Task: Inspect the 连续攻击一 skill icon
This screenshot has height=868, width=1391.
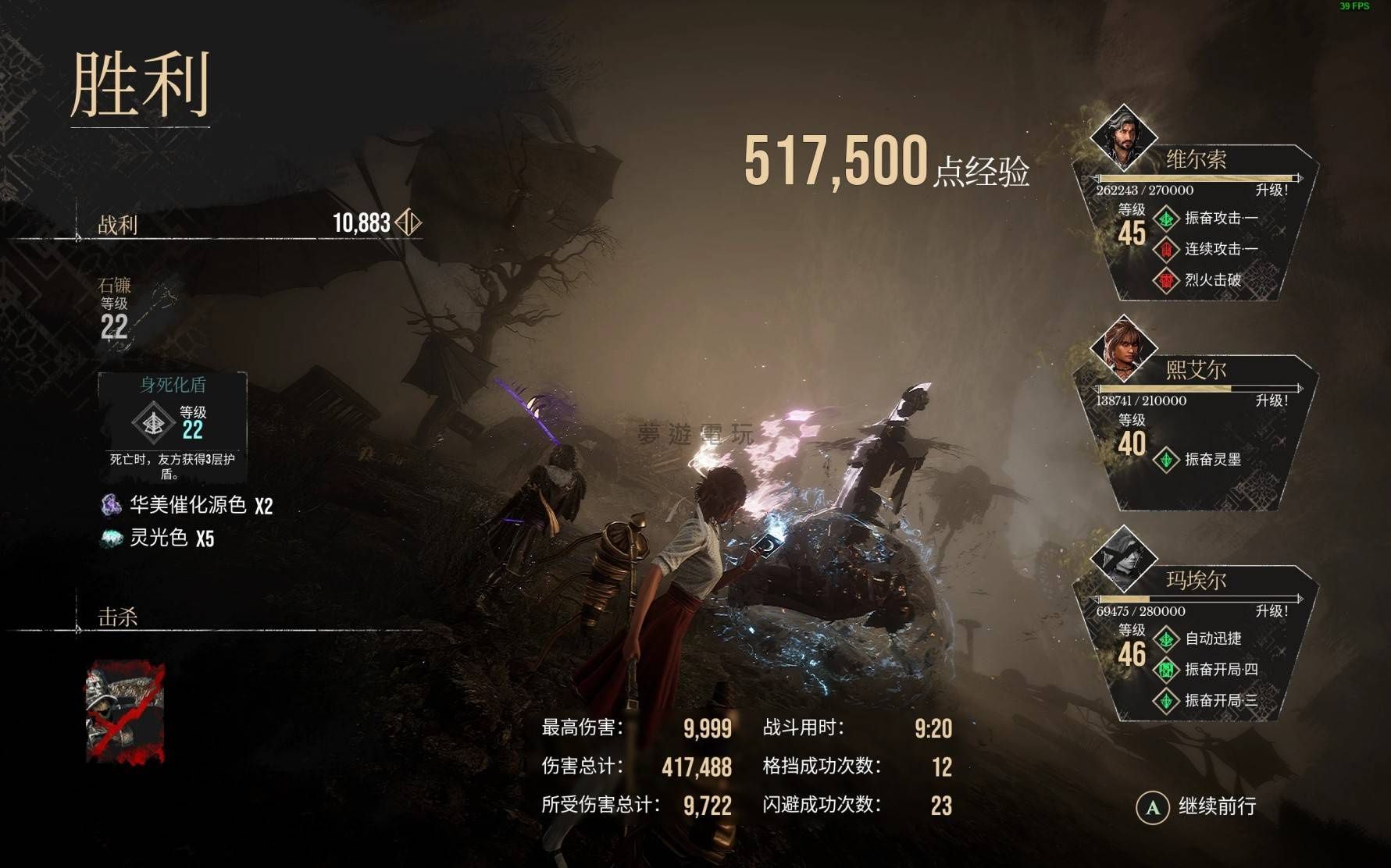Action: point(1166,250)
